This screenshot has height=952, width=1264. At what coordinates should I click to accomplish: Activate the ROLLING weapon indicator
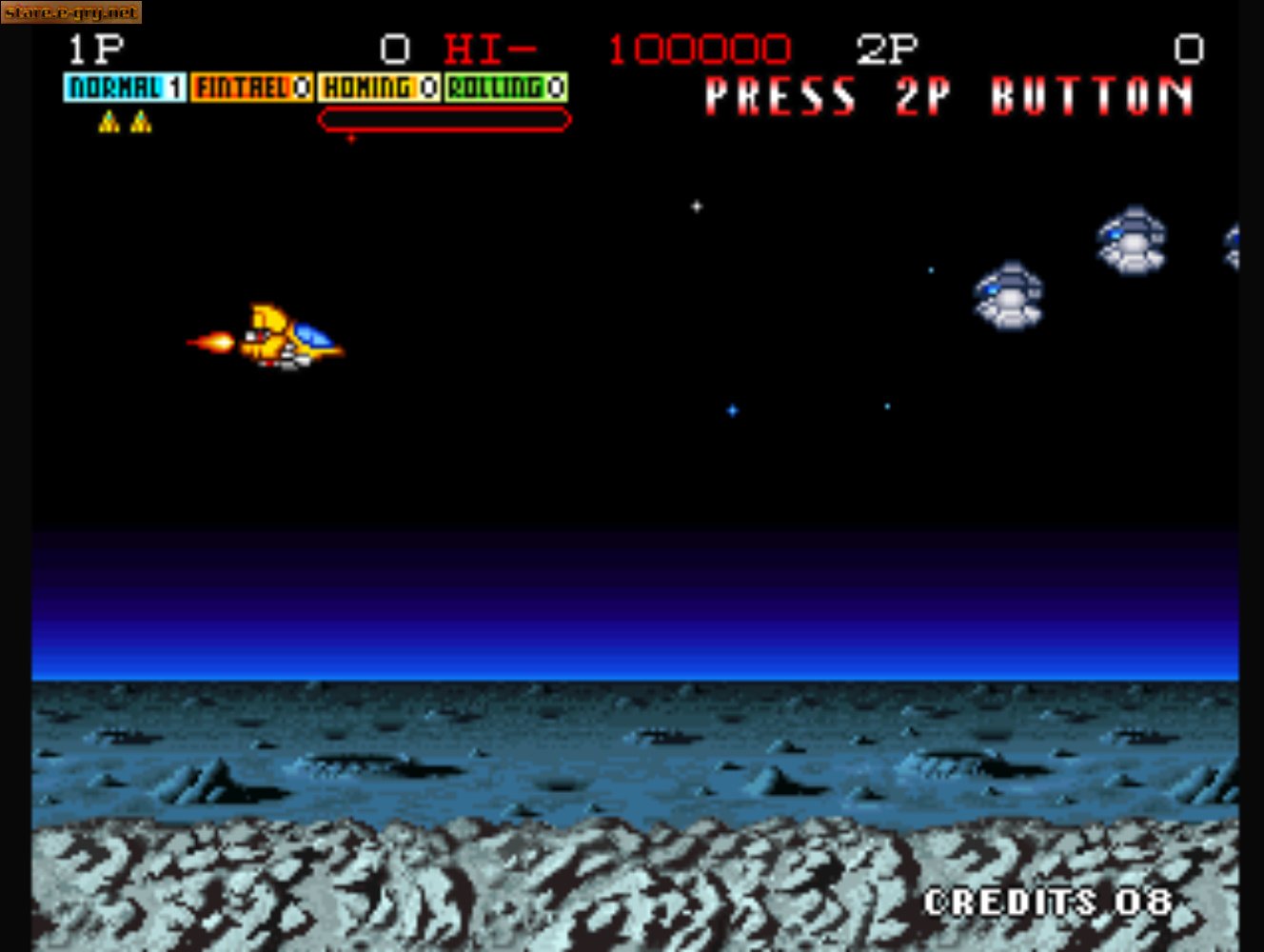tap(506, 88)
